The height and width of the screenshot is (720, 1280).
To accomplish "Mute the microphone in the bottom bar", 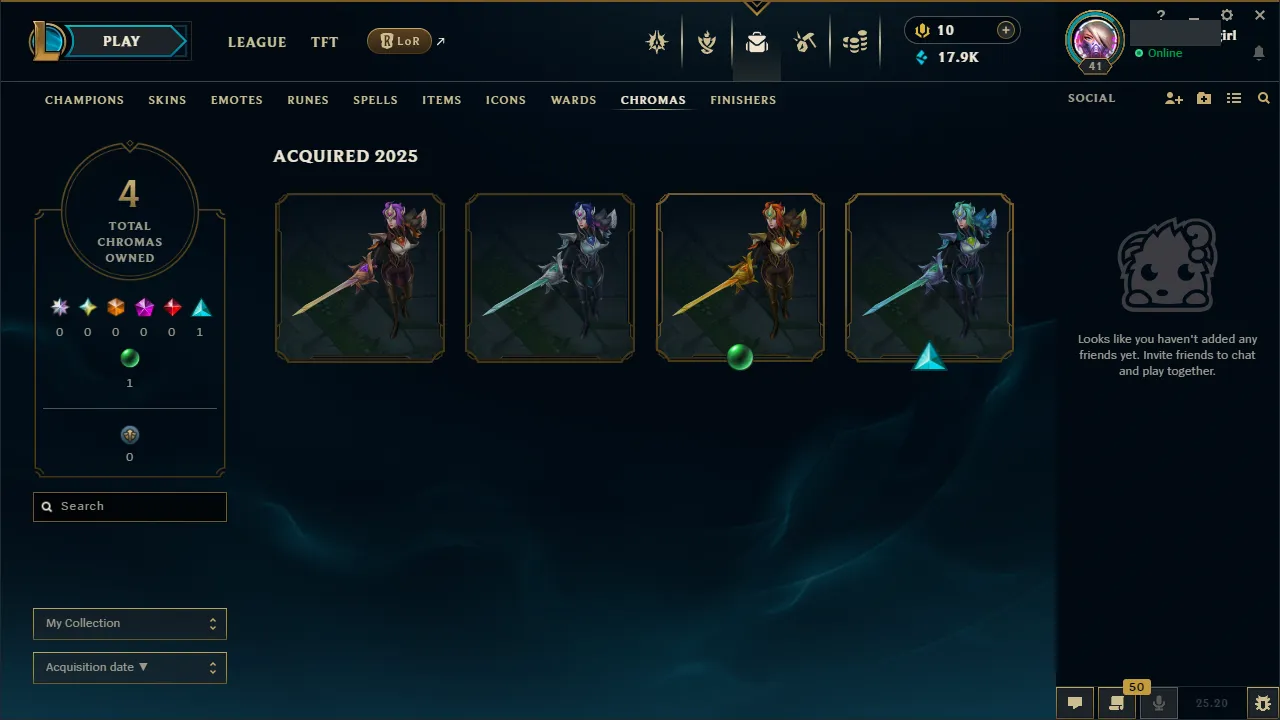I will pos(1158,702).
